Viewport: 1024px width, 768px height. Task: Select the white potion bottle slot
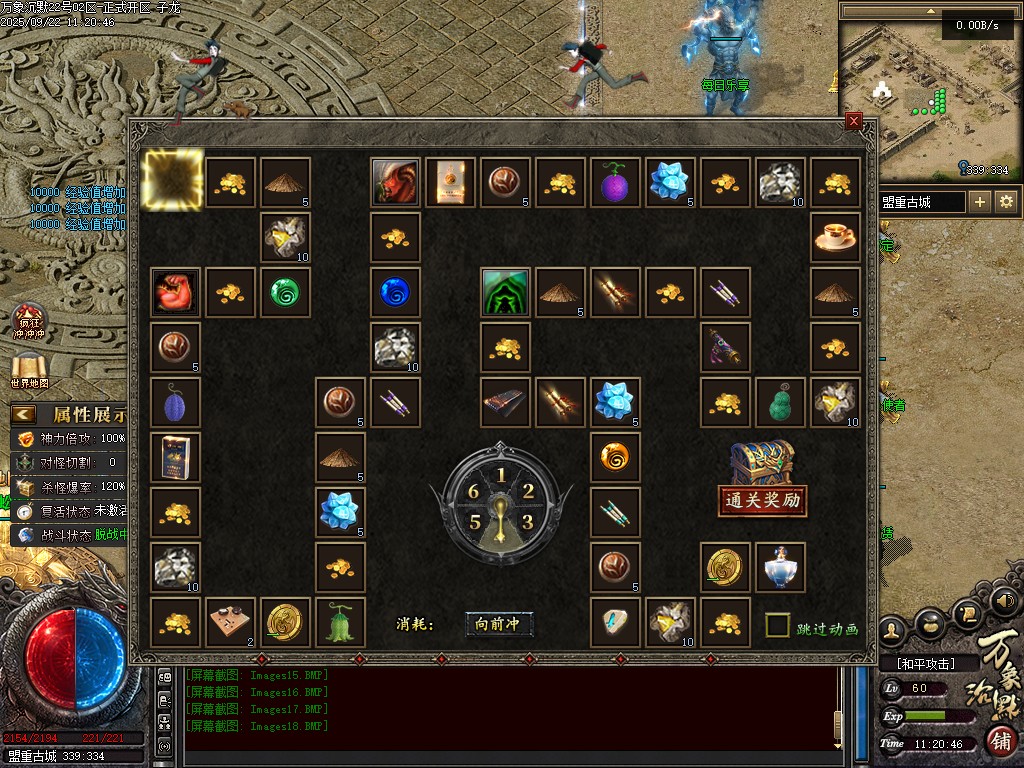pos(780,568)
